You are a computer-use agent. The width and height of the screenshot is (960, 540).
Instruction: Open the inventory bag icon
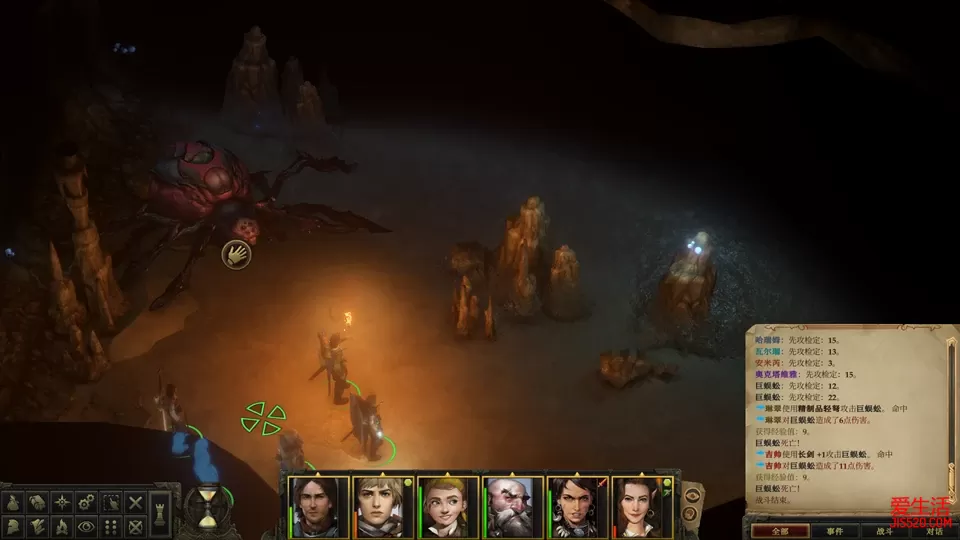(14, 502)
